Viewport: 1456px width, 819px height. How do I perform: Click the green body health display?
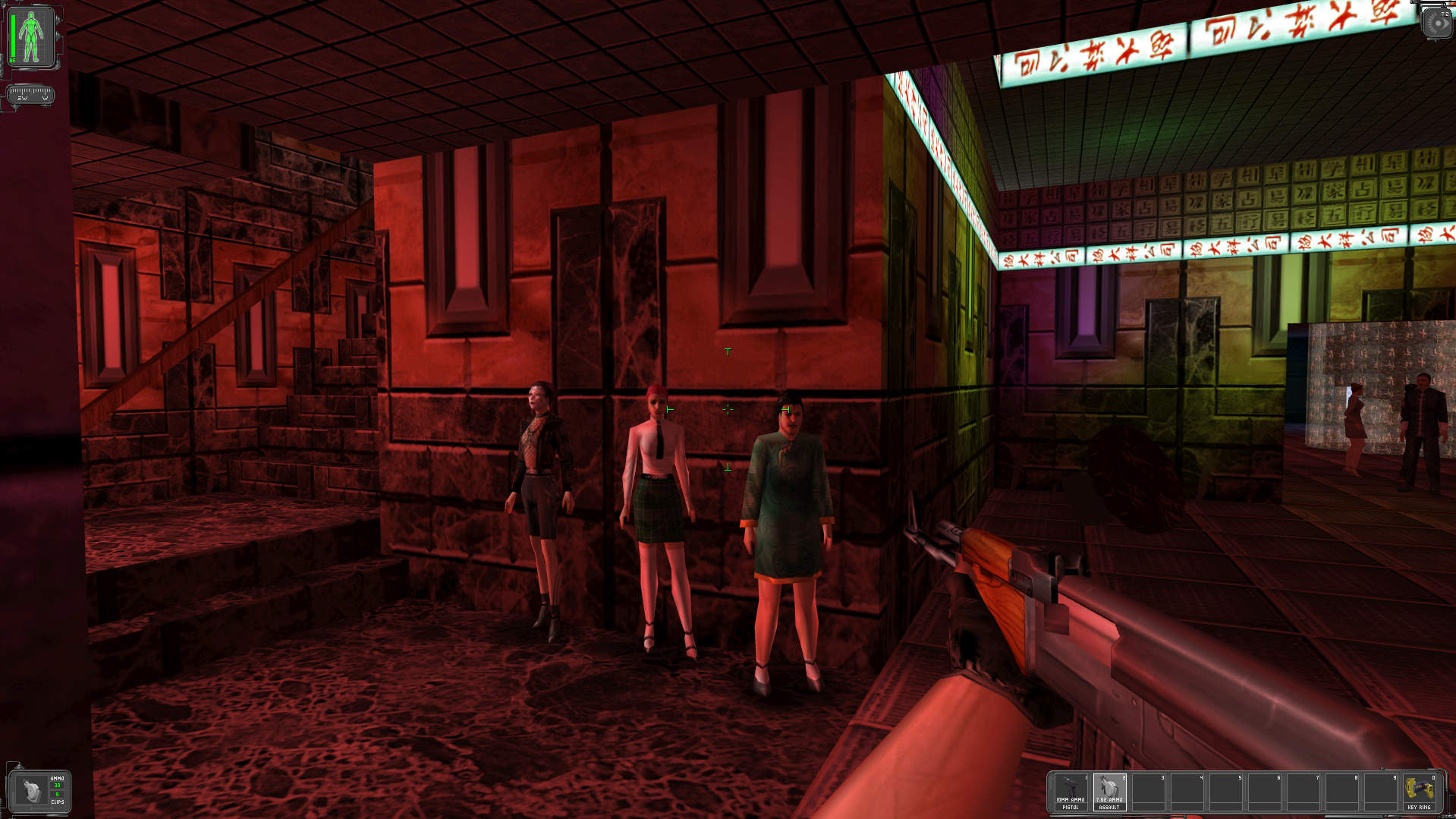pyautogui.click(x=31, y=36)
